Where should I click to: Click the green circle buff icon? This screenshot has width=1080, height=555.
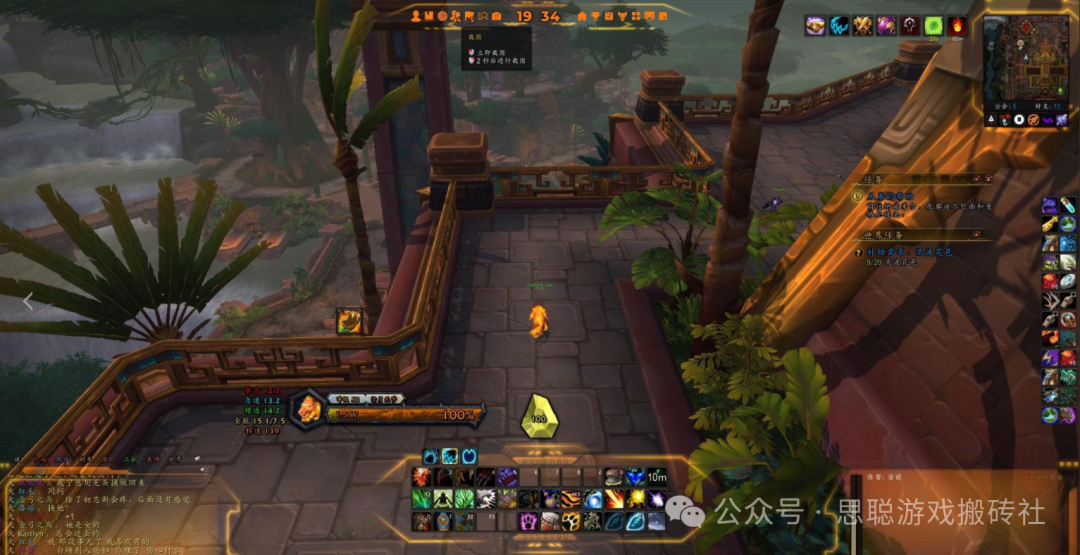click(x=933, y=26)
